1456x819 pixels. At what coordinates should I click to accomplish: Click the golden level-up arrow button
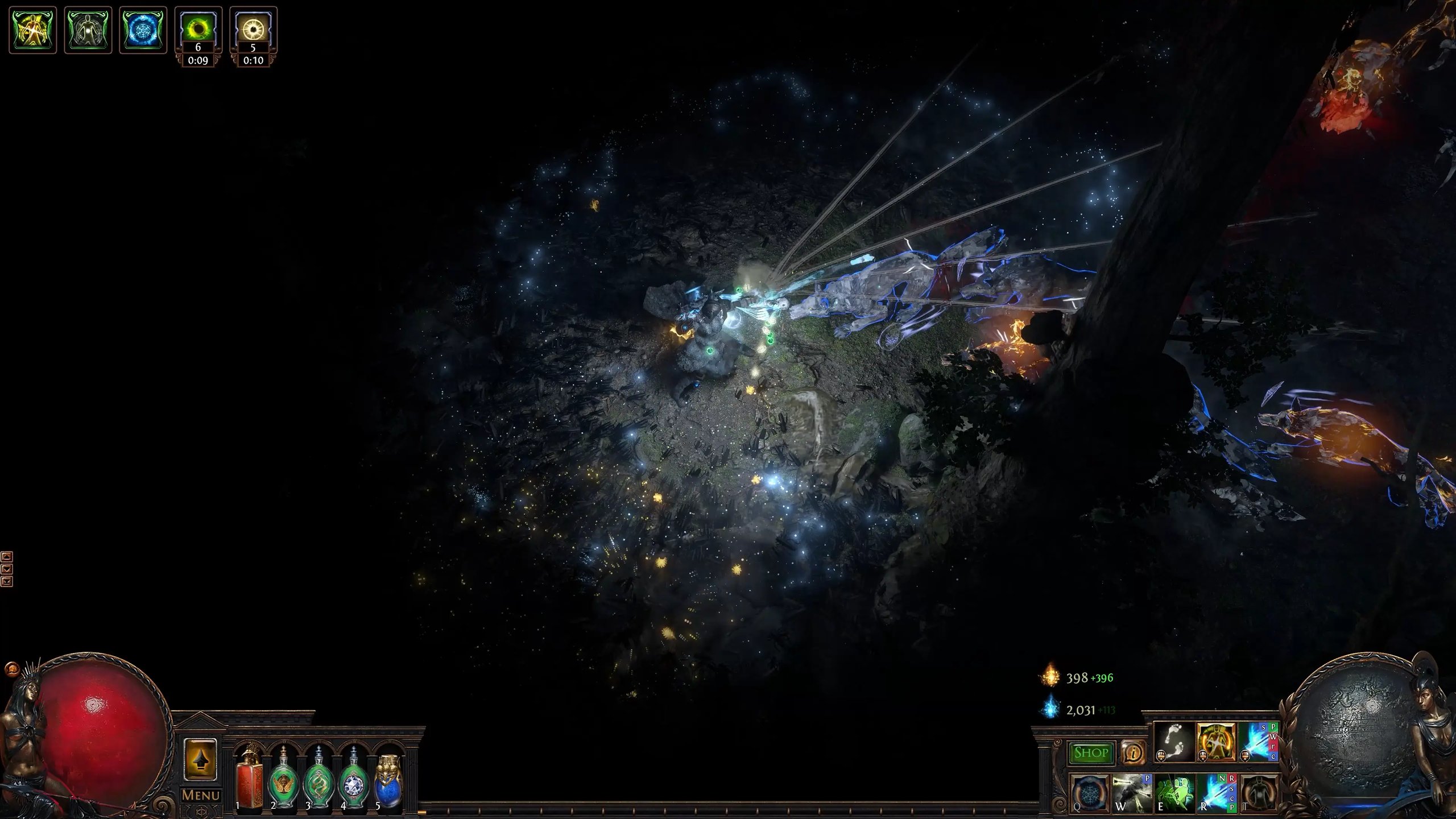pyautogui.click(x=200, y=760)
